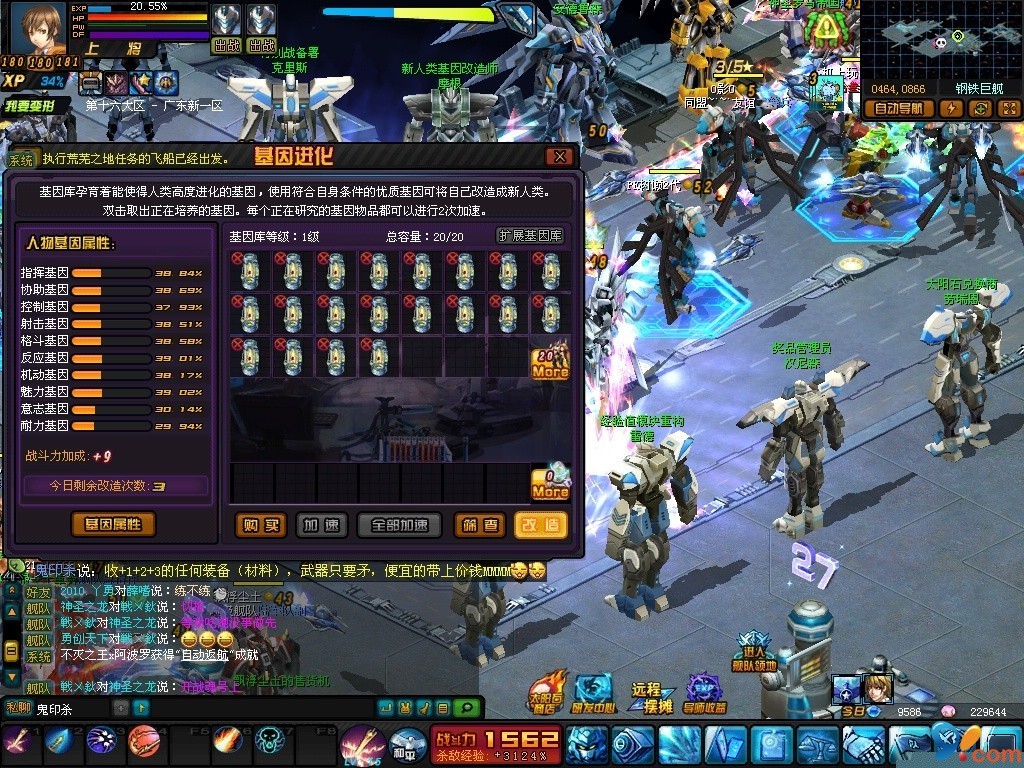Screen dimensions: 1024x768
Task: Click the 购买 buy button
Action: coord(260,525)
